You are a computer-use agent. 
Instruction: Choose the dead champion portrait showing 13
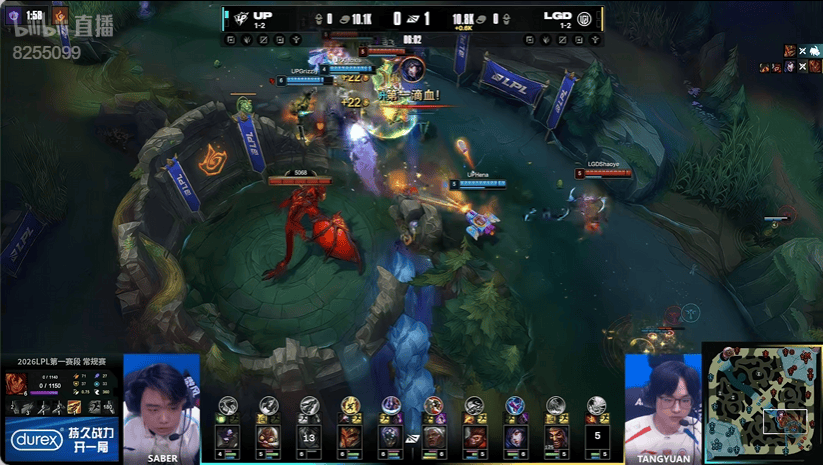(308, 437)
